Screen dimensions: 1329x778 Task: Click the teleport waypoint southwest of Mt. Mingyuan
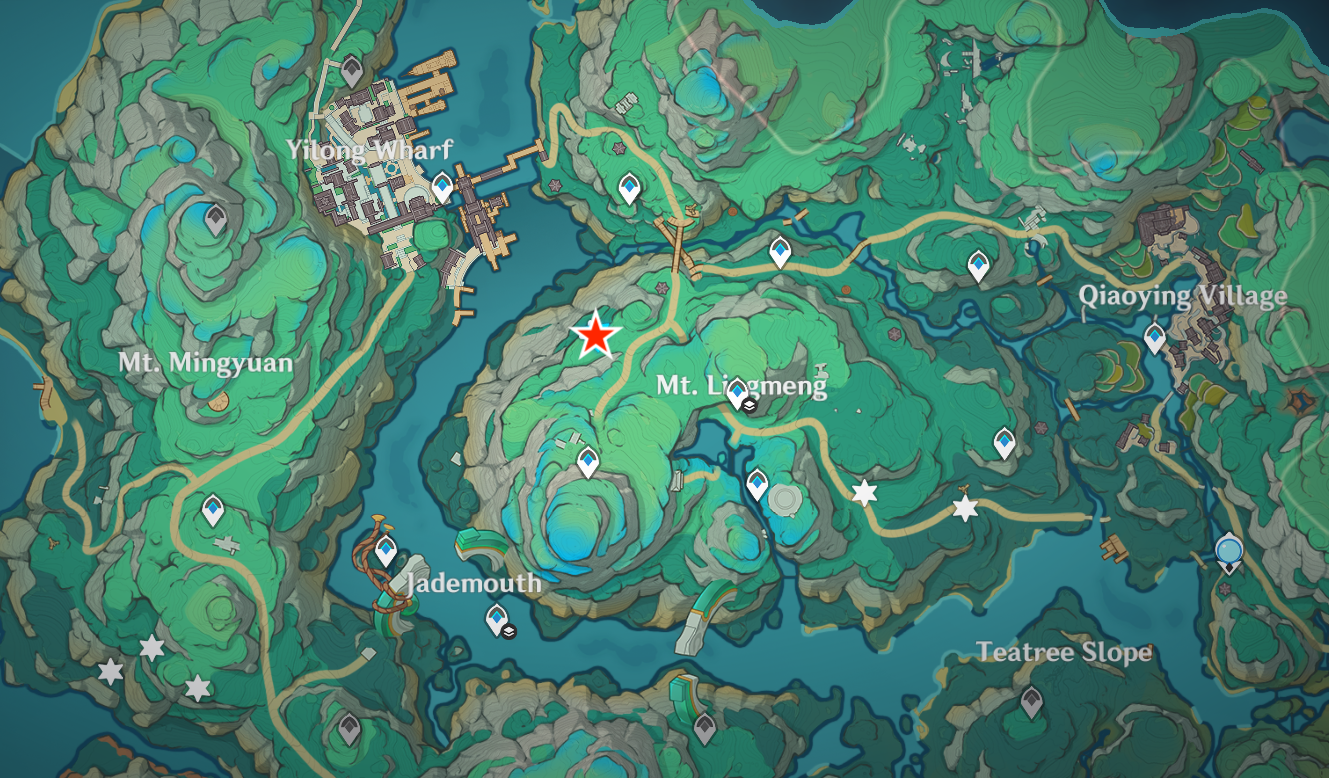point(211,508)
